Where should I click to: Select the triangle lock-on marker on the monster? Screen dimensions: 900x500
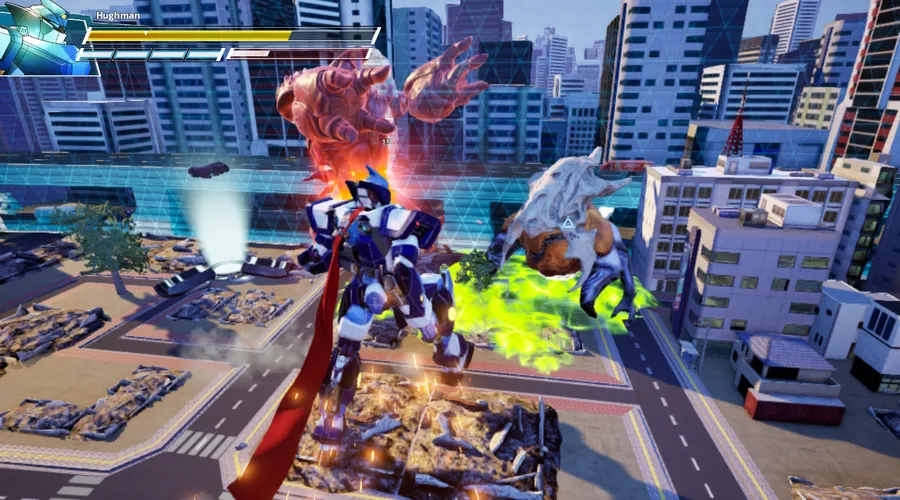click(568, 224)
